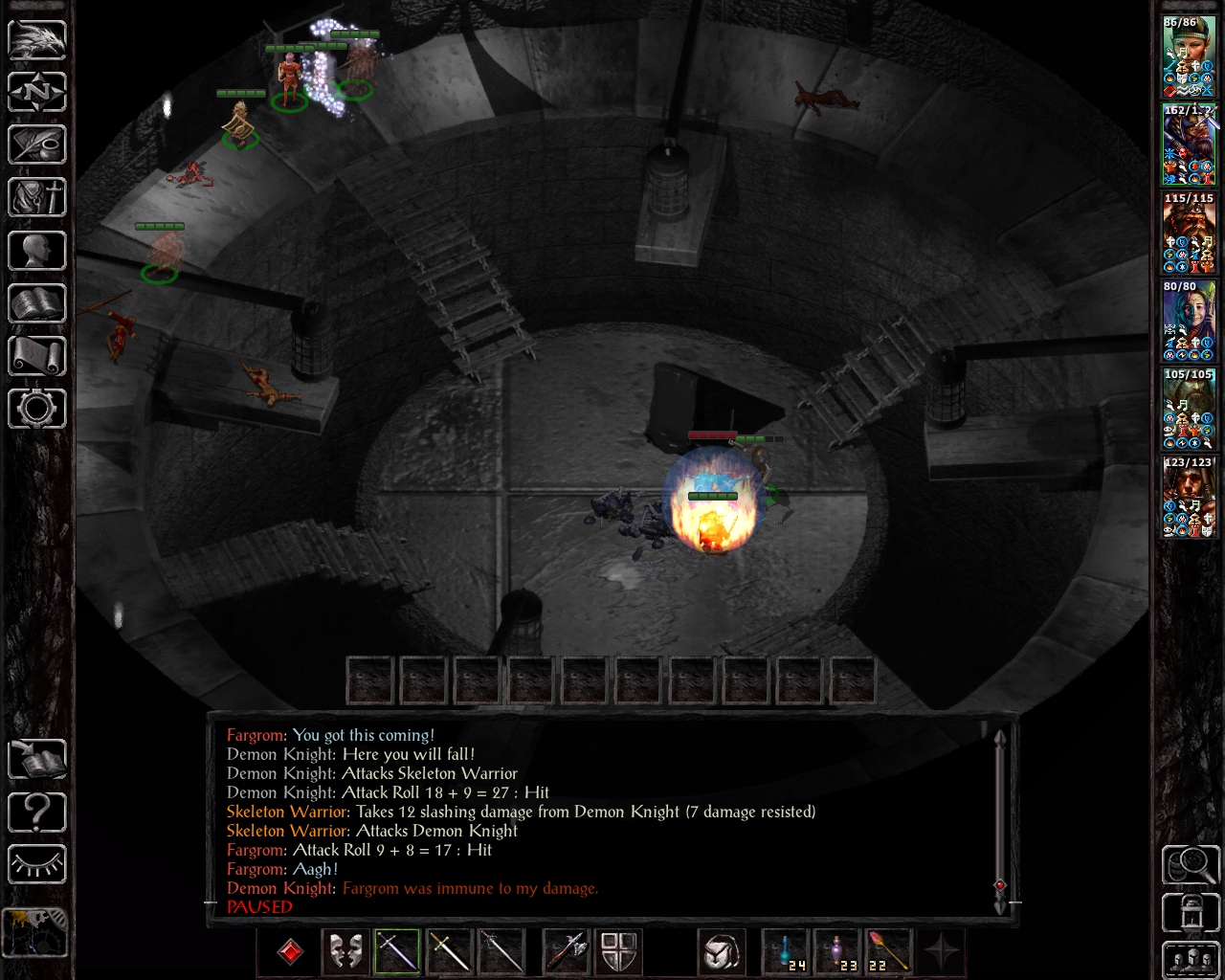Select all party members with the group button
This screenshot has width=1225, height=980.
coord(1190,960)
